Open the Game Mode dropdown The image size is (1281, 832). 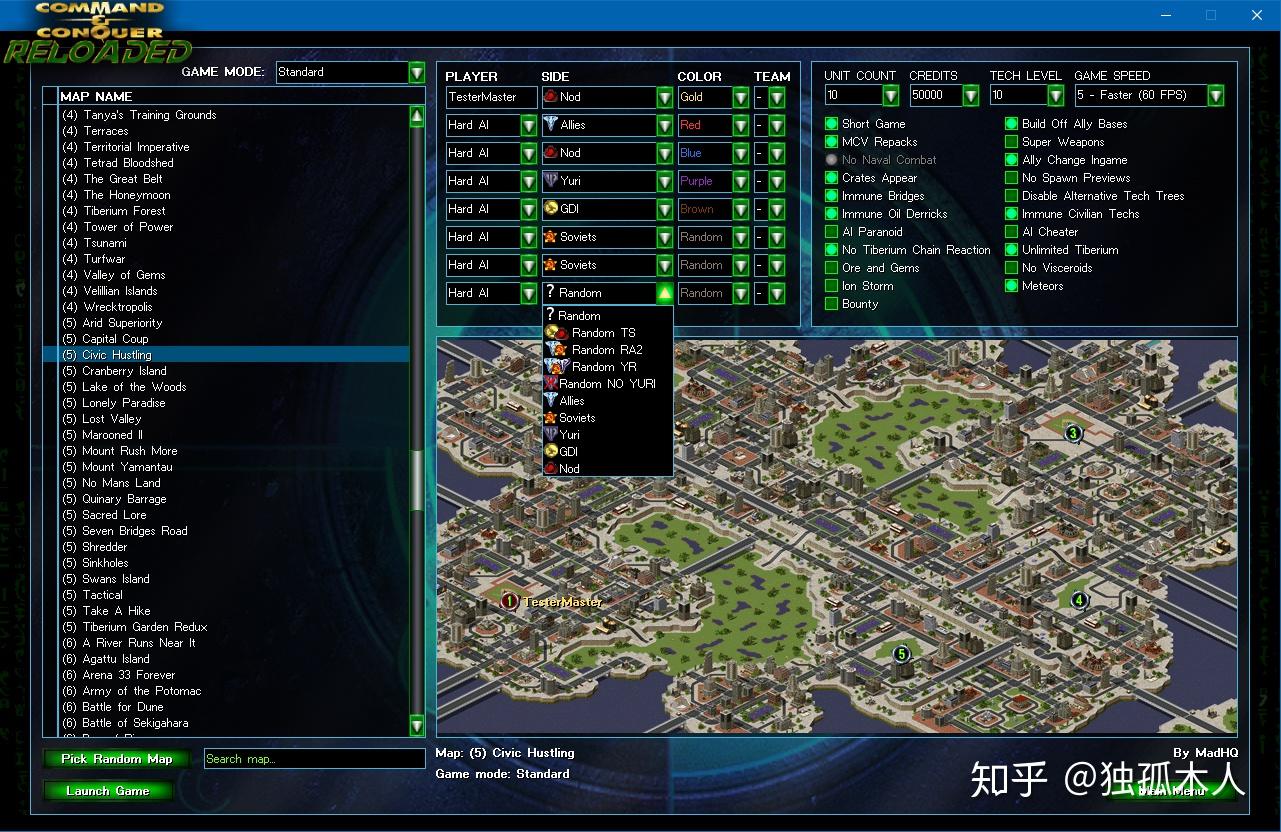416,72
